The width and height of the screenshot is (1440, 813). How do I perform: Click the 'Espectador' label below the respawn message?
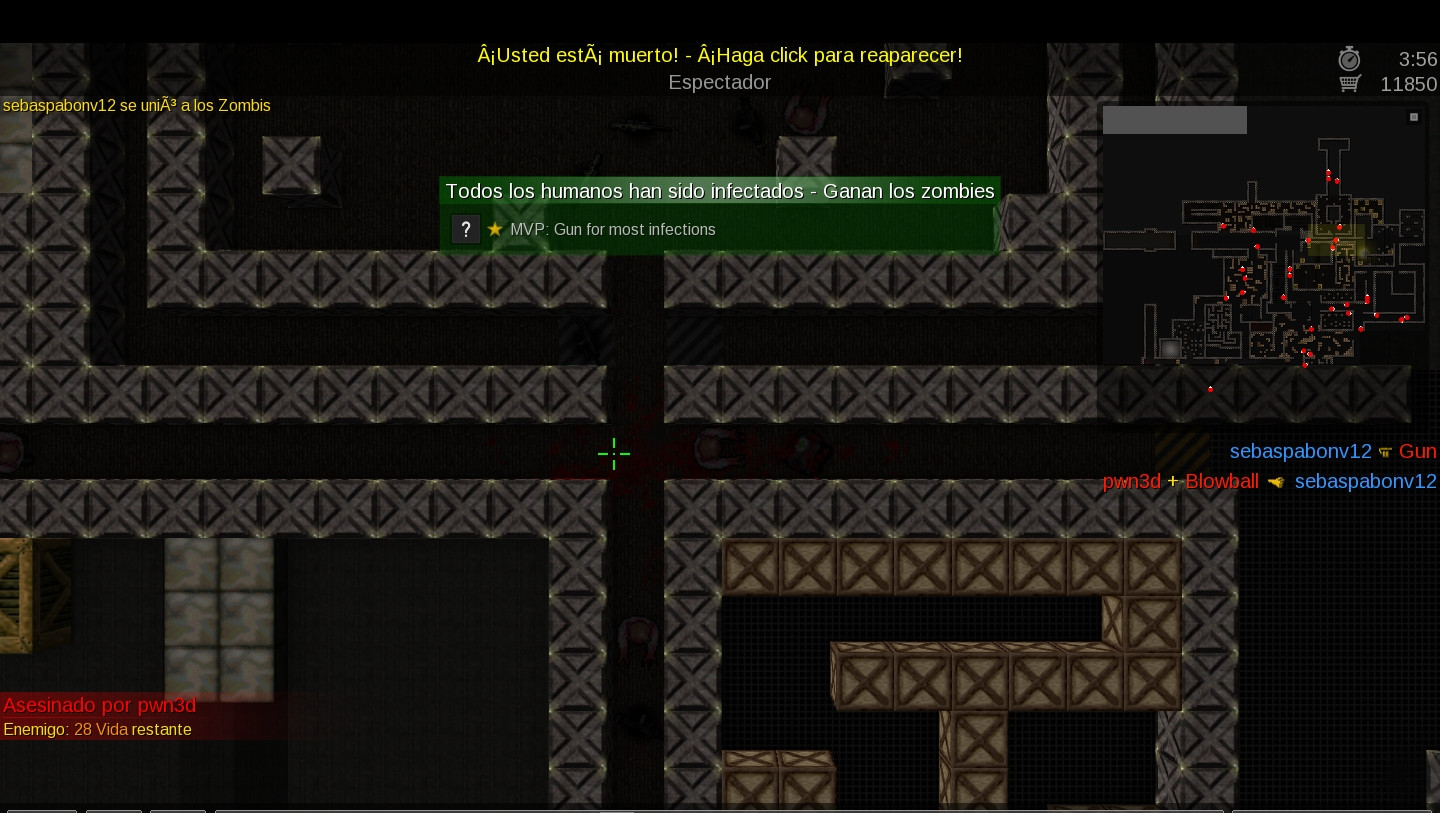(x=719, y=82)
